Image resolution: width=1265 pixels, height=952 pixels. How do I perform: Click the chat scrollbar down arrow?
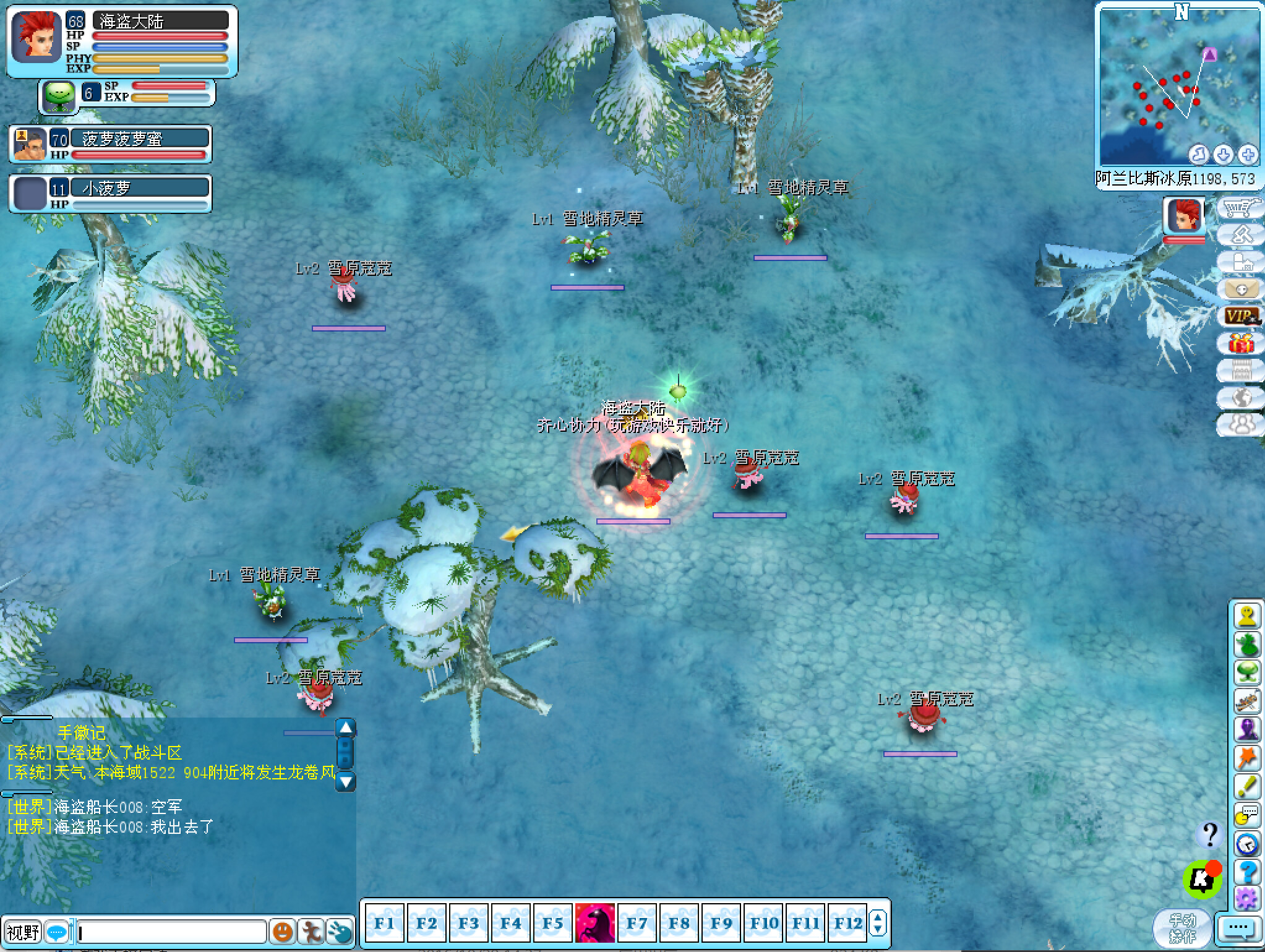click(346, 782)
